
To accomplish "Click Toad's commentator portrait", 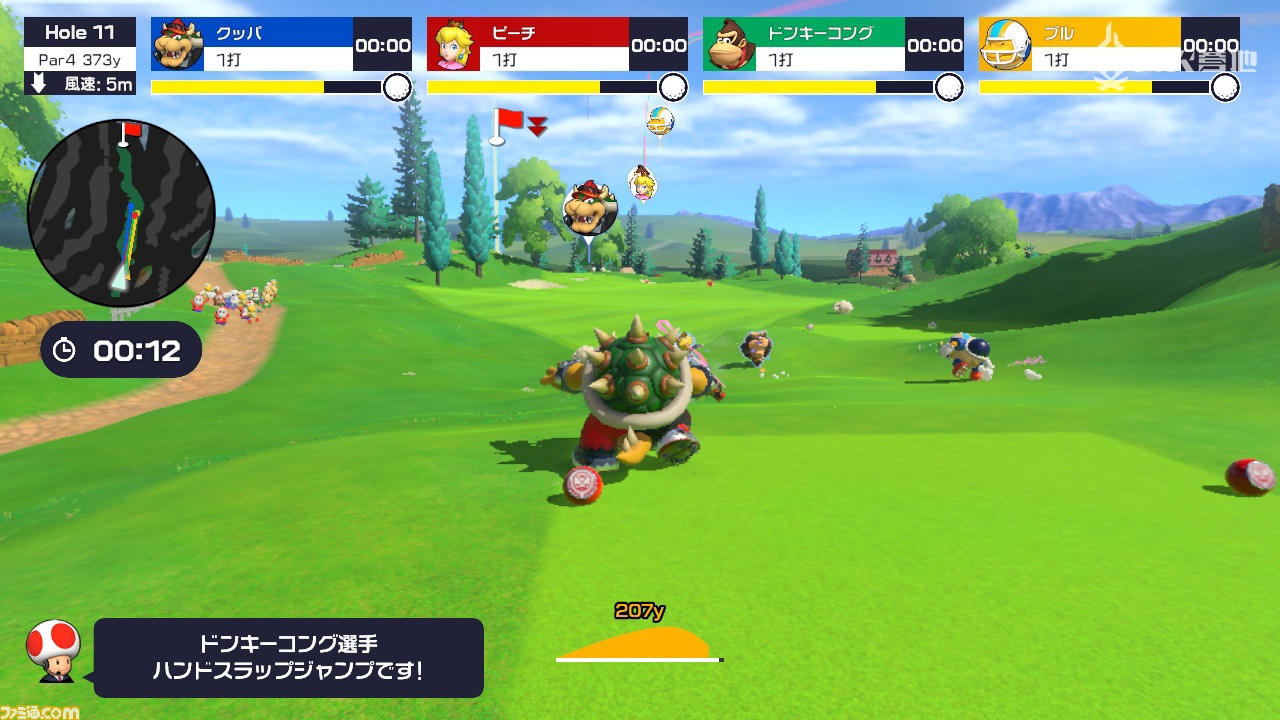I will coord(52,650).
